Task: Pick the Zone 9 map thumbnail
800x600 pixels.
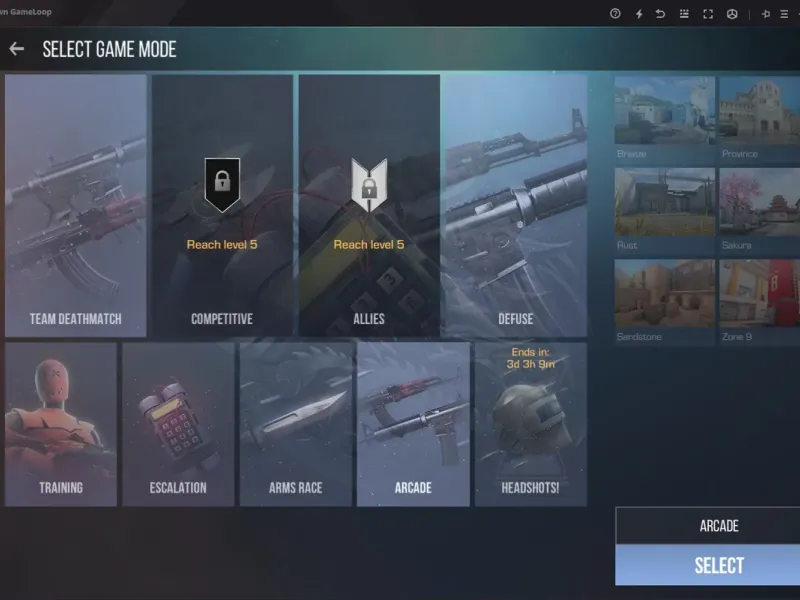Action: click(x=760, y=296)
